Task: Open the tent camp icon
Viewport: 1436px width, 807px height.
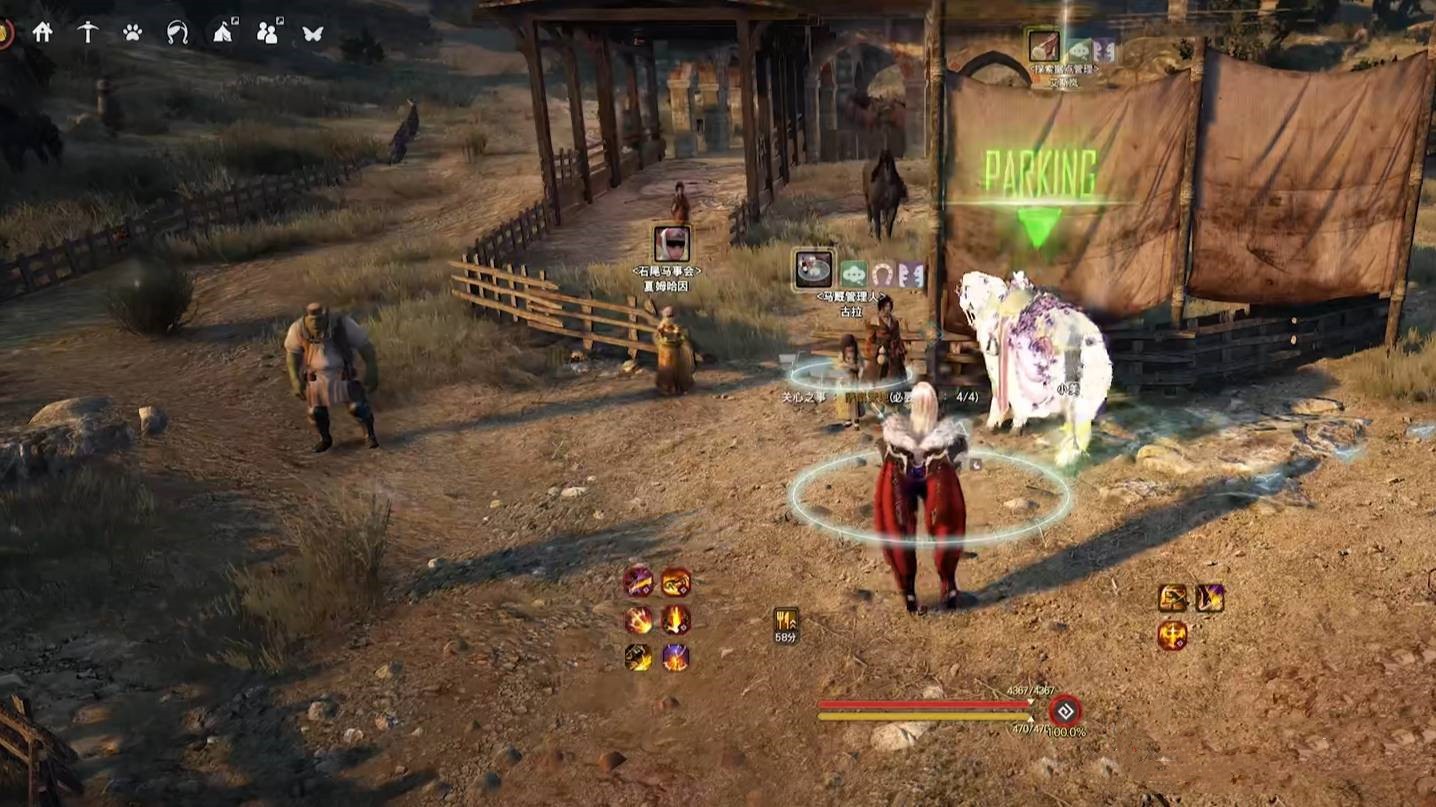Action: pos(224,32)
